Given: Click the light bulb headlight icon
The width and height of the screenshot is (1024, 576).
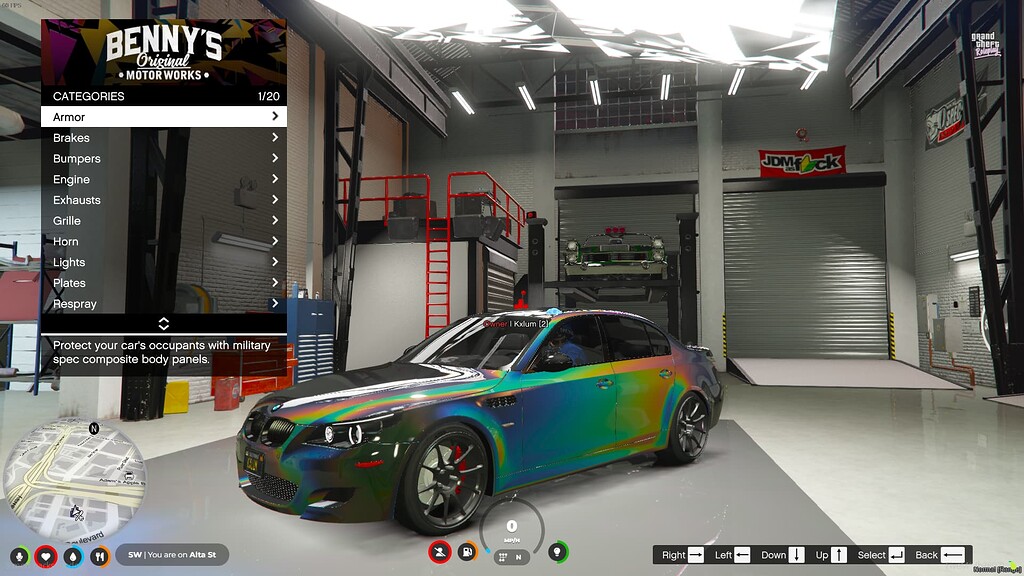Looking at the screenshot, I should point(558,551).
